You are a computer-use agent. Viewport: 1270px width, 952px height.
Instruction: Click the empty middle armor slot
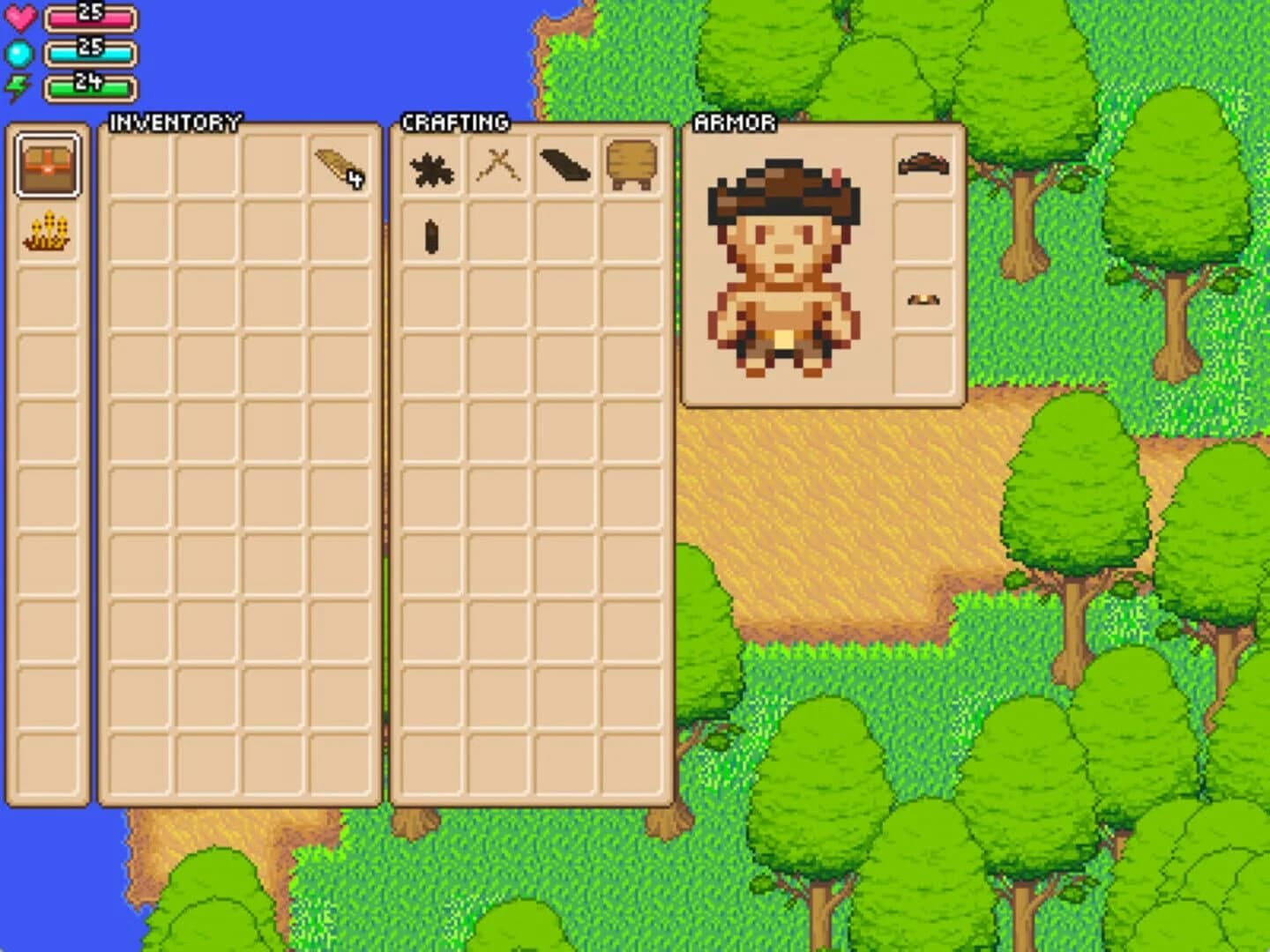[921, 232]
